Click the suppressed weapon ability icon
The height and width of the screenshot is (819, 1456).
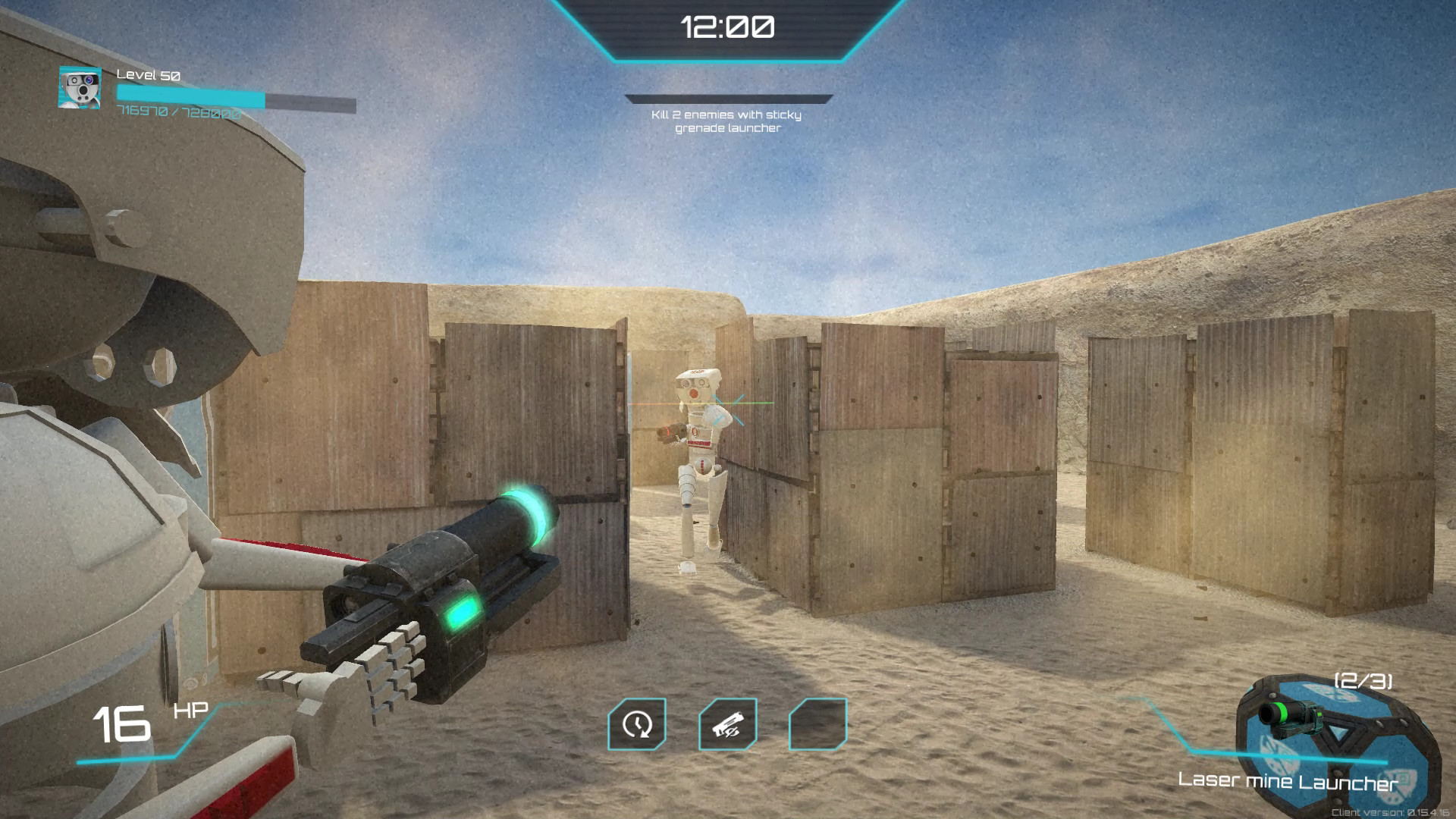tap(730, 726)
